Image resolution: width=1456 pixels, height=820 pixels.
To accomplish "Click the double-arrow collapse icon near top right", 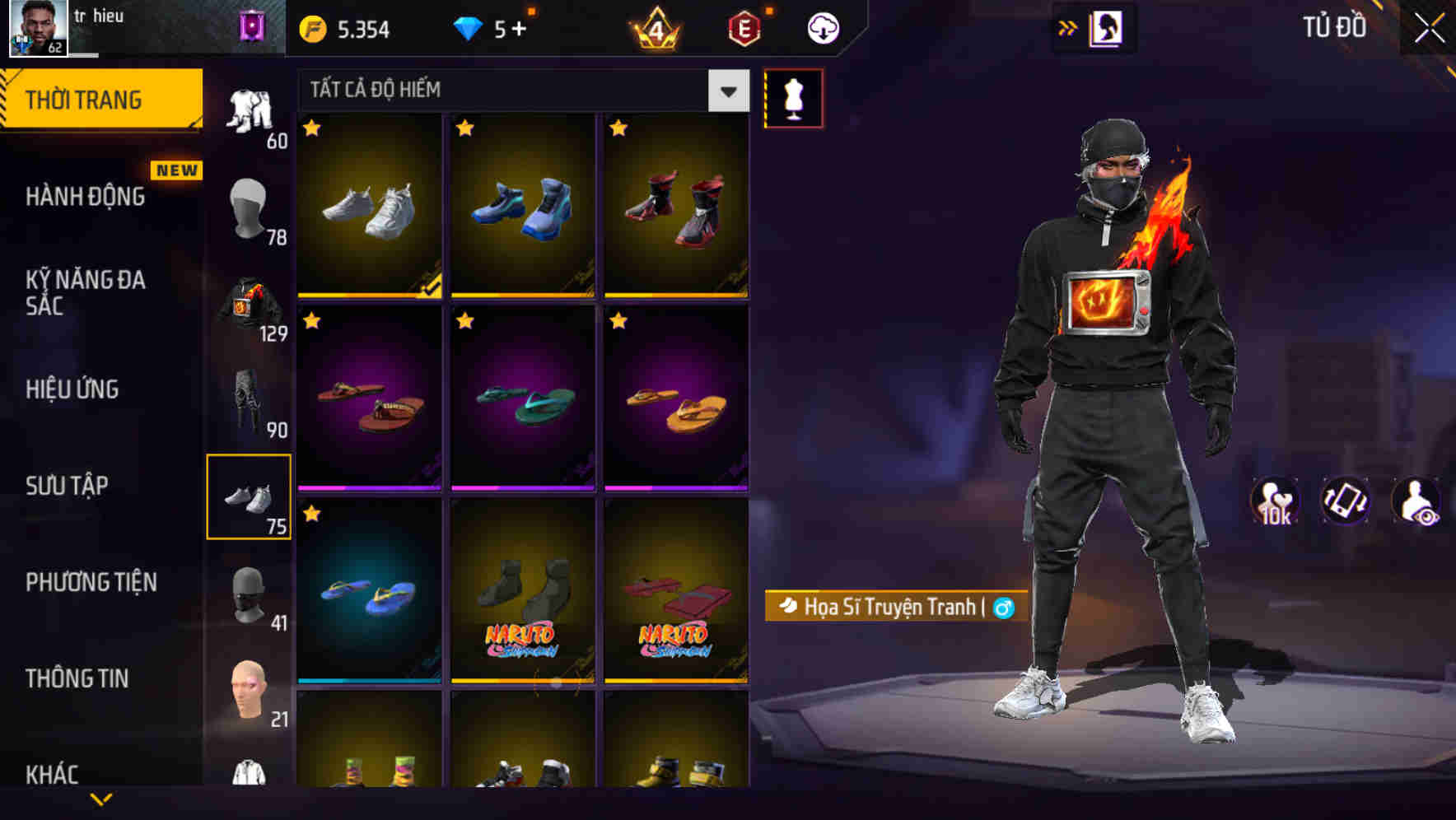I will coord(1068,27).
